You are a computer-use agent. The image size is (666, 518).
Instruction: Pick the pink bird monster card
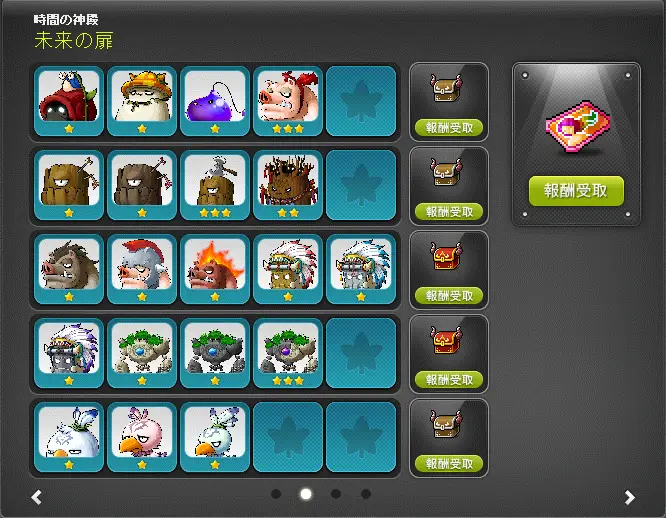142,437
